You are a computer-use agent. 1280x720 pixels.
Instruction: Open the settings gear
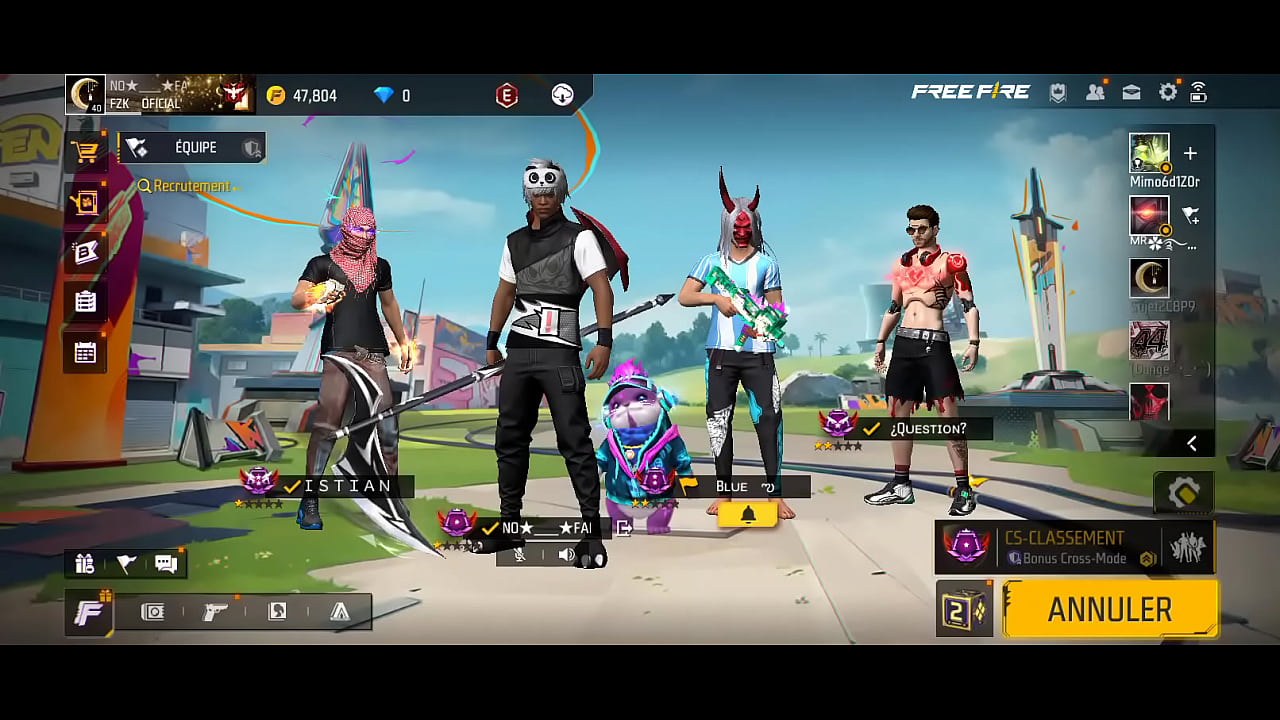(1167, 93)
